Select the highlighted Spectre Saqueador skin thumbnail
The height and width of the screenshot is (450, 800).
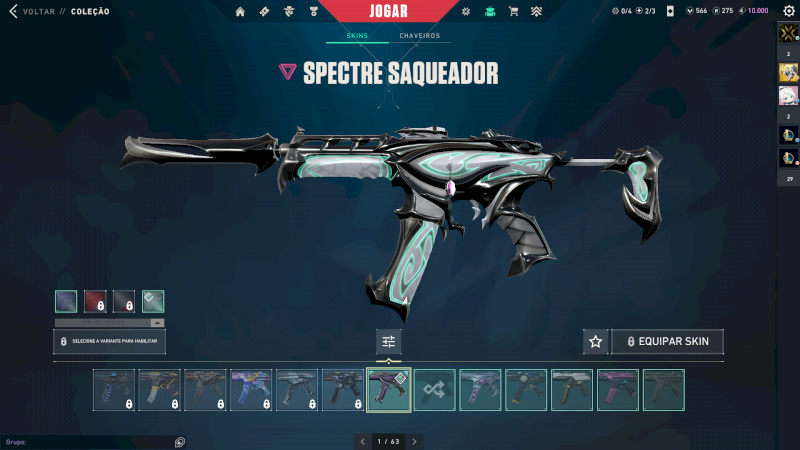(x=389, y=390)
